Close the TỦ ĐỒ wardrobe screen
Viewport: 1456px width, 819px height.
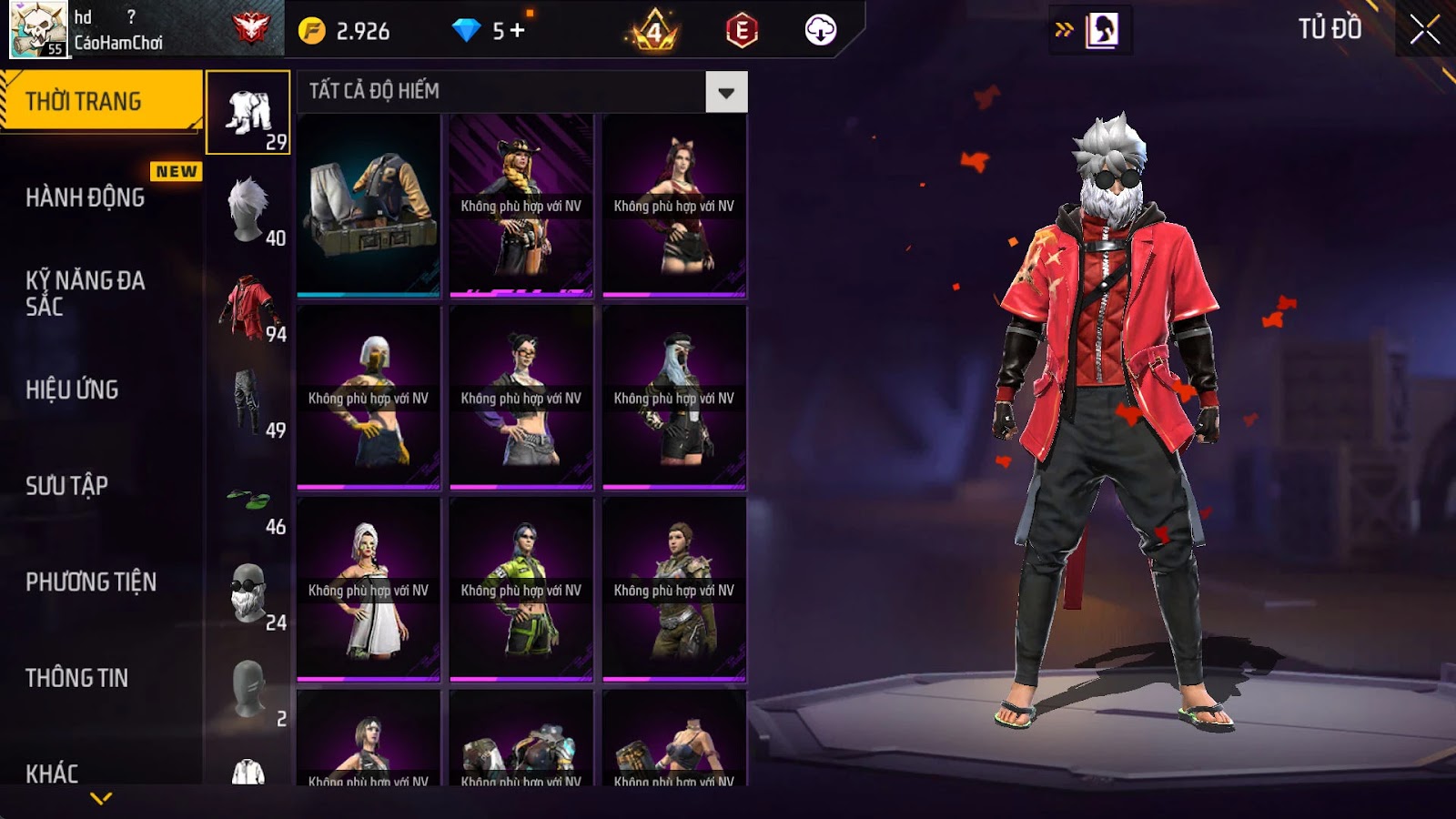tap(1424, 30)
